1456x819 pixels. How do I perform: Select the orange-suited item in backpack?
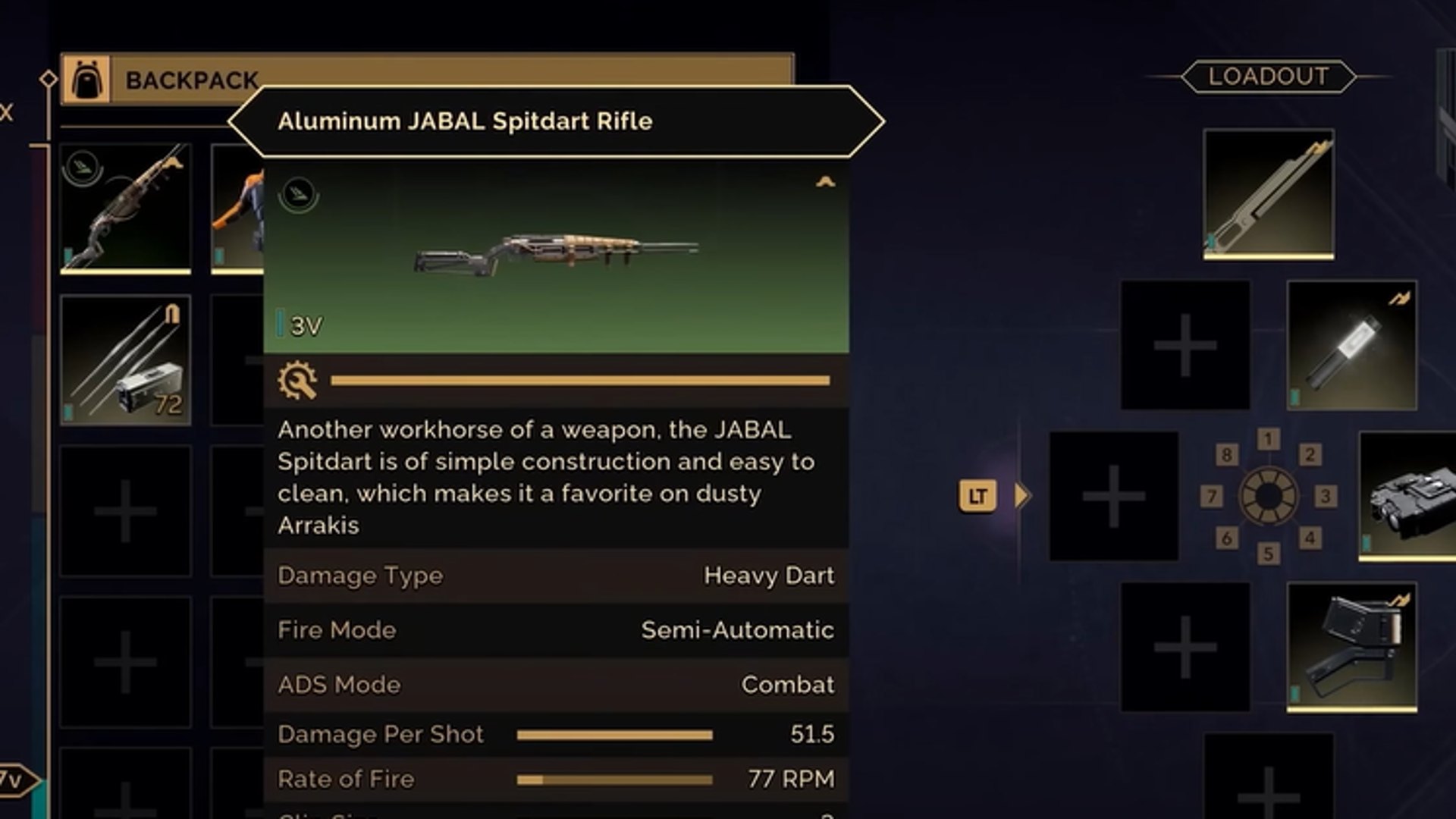point(238,208)
